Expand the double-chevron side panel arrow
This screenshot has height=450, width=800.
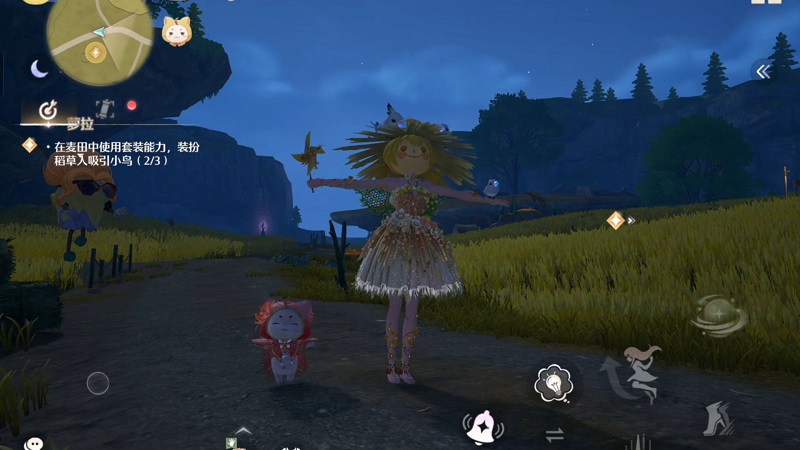click(x=762, y=71)
